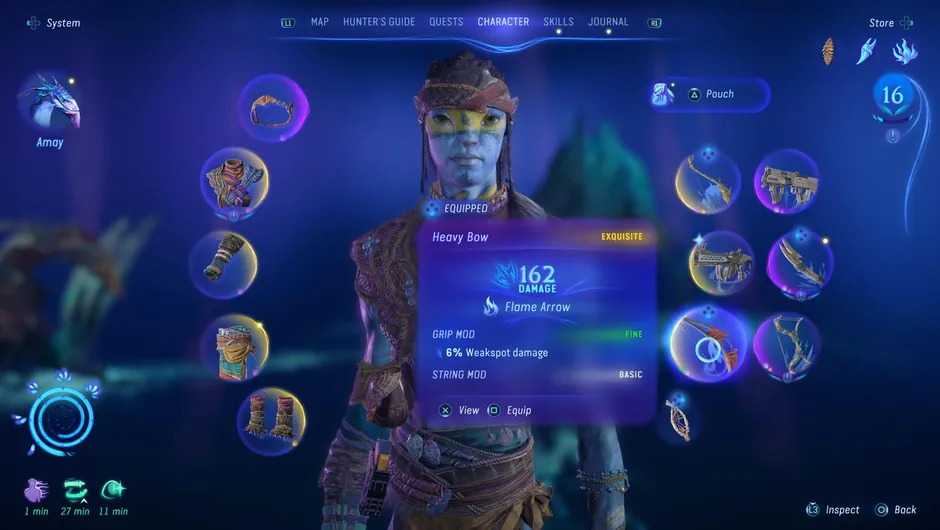
Task: Show the Journal tab
Action: click(608, 22)
